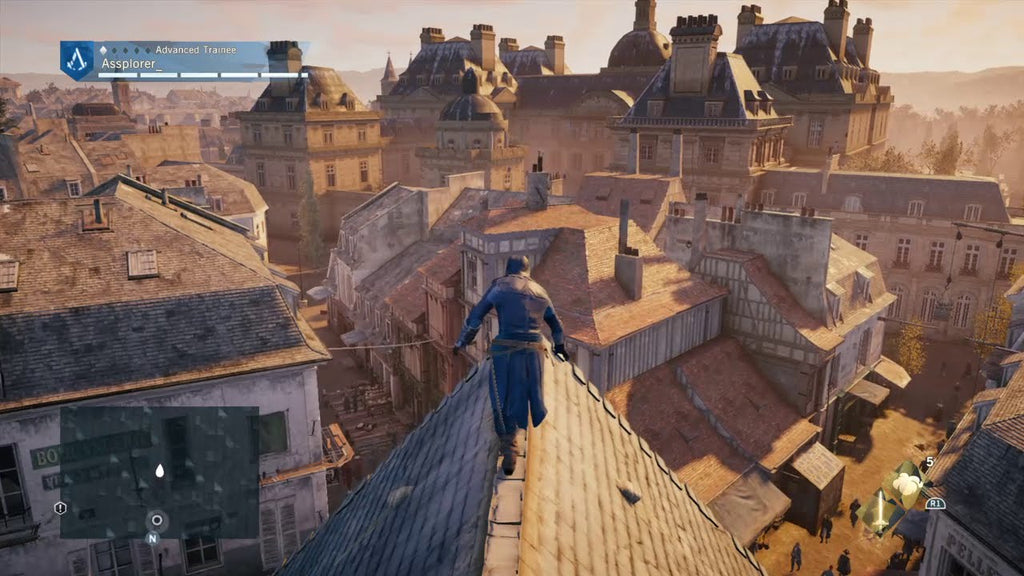
Task: Click the Assassin insignia badge
Action: click(77, 60)
